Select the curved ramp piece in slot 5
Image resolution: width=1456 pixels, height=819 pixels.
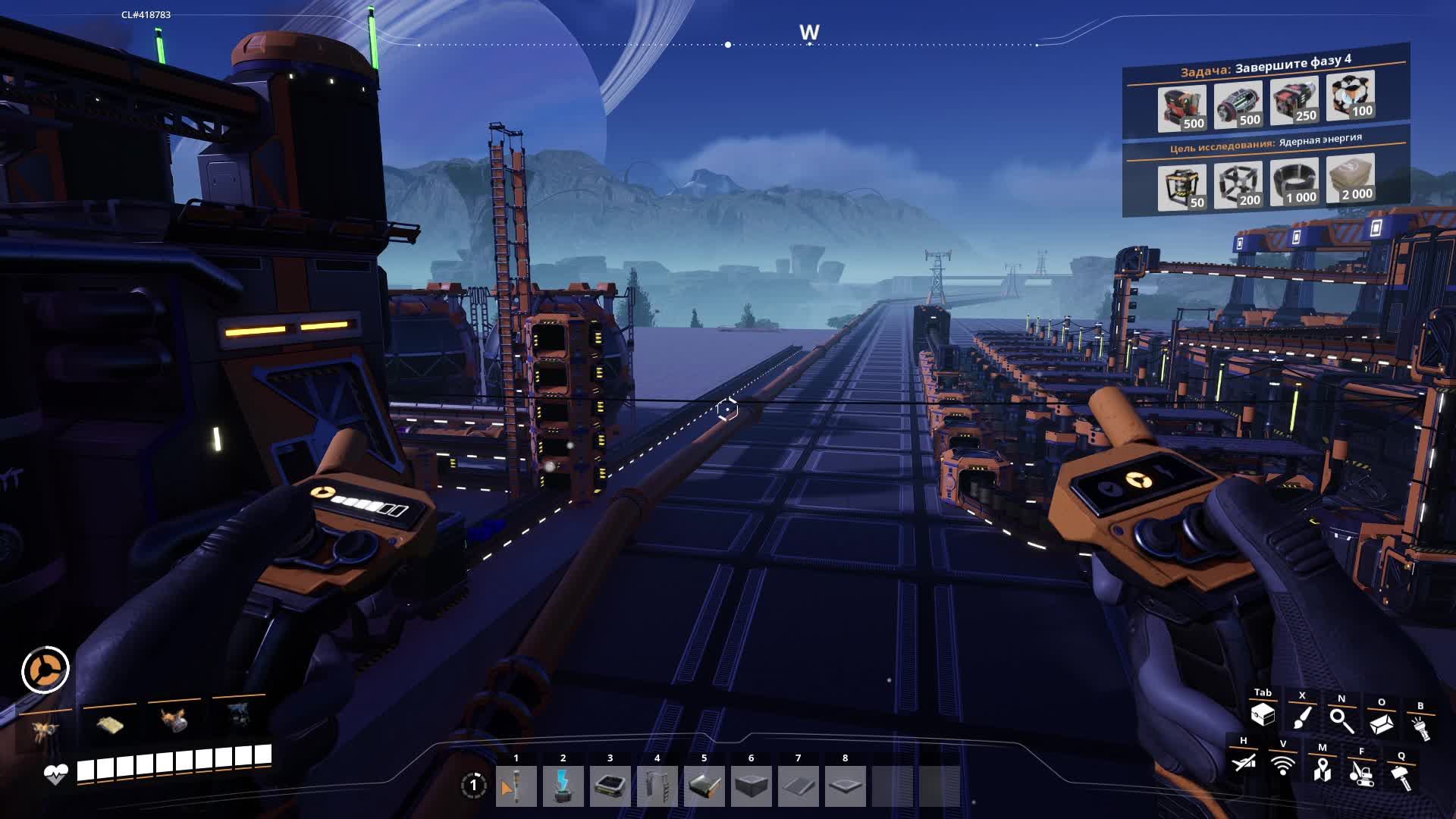(x=704, y=786)
